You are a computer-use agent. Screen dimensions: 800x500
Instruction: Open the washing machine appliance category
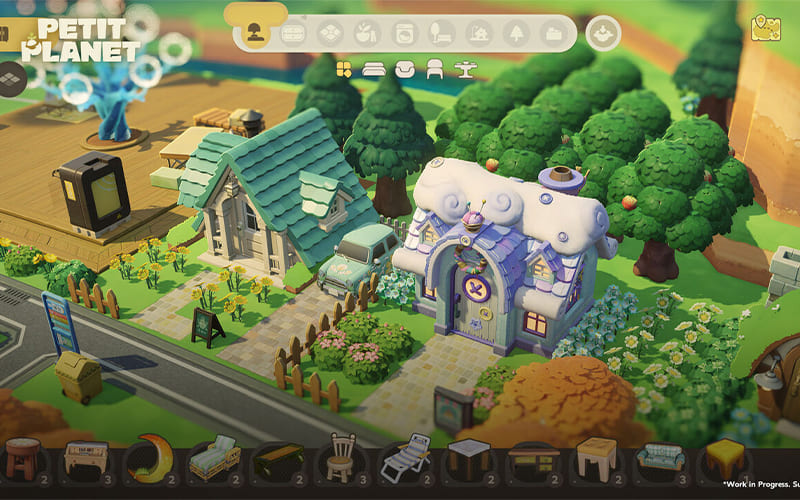coord(404,33)
